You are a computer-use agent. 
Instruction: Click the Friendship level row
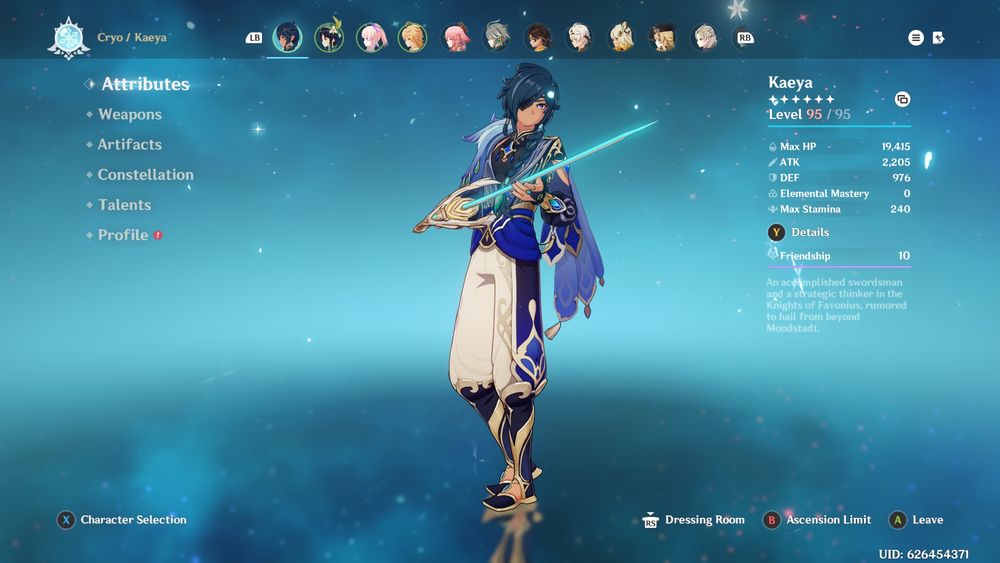[838, 256]
